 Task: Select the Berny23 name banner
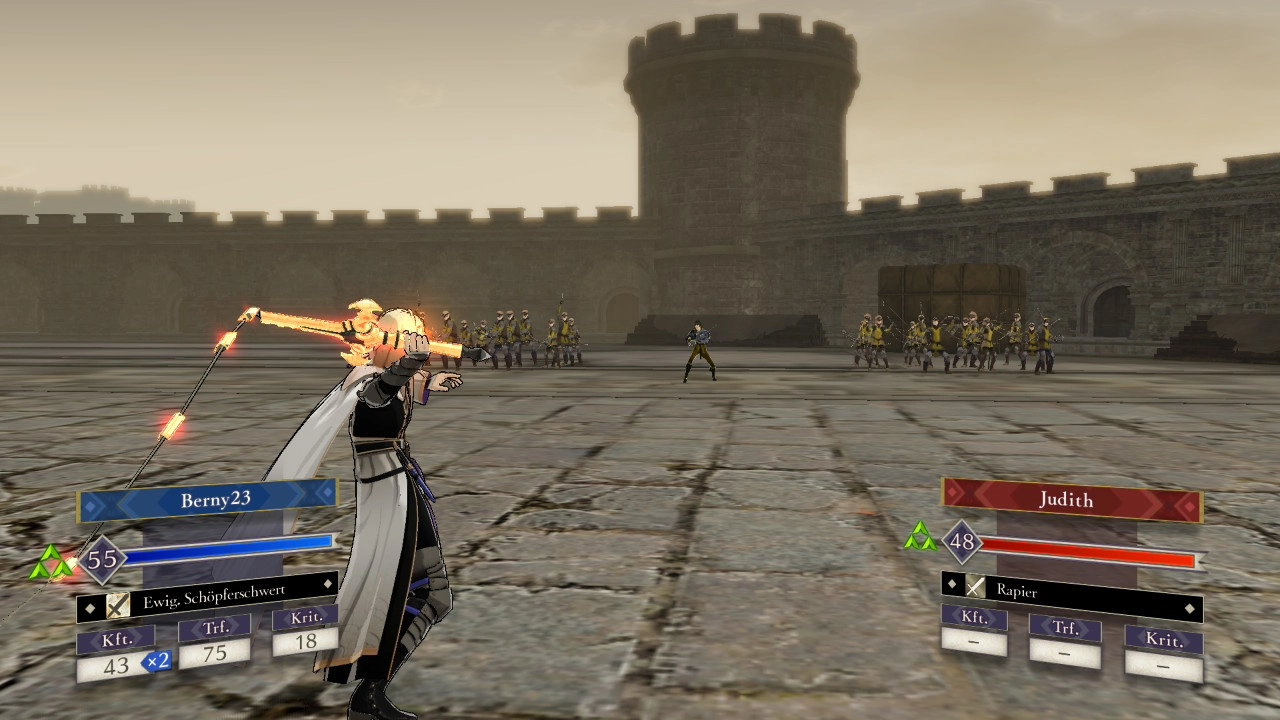(208, 500)
